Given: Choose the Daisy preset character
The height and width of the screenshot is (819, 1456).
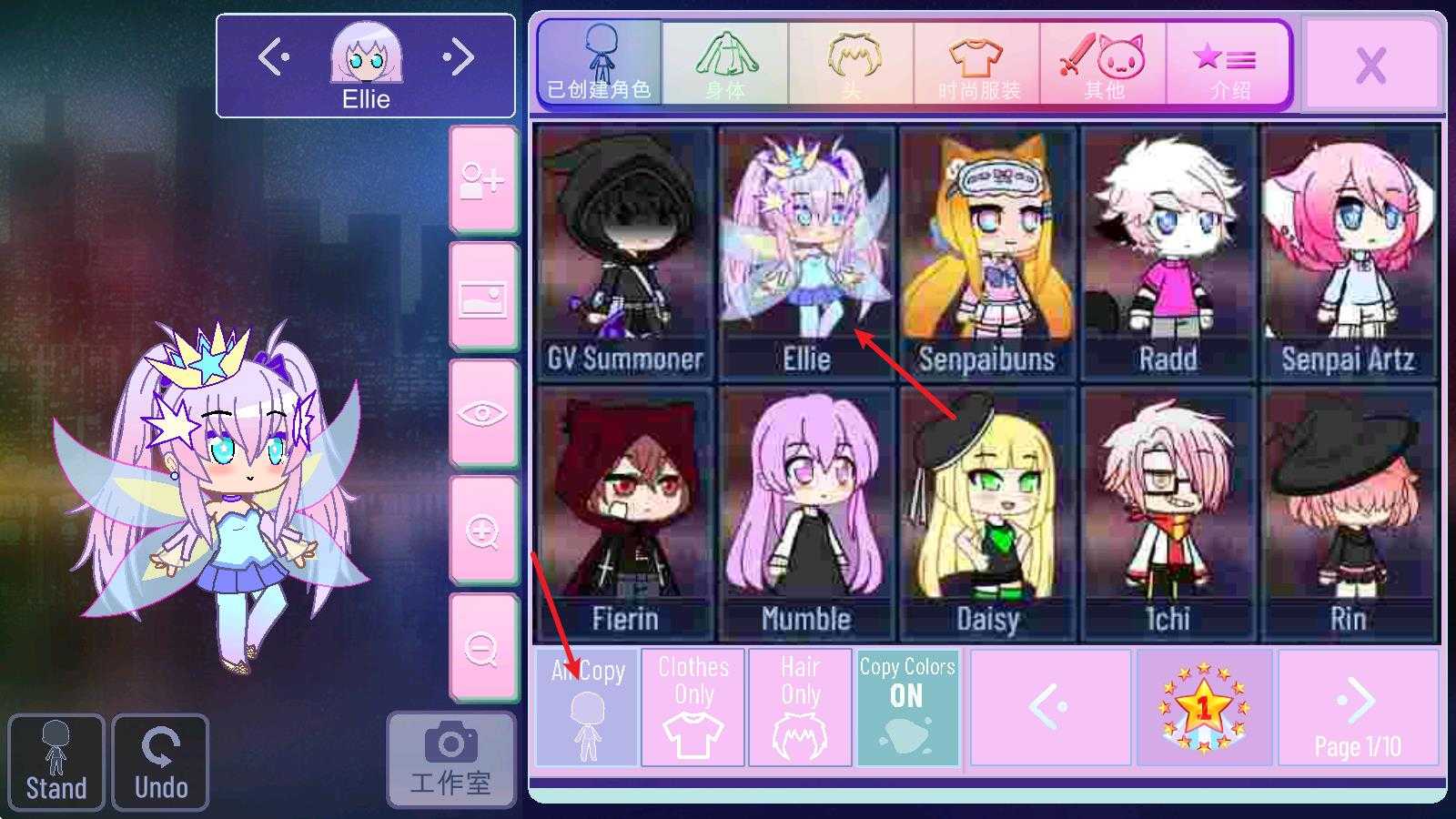Looking at the screenshot, I should 987,513.
